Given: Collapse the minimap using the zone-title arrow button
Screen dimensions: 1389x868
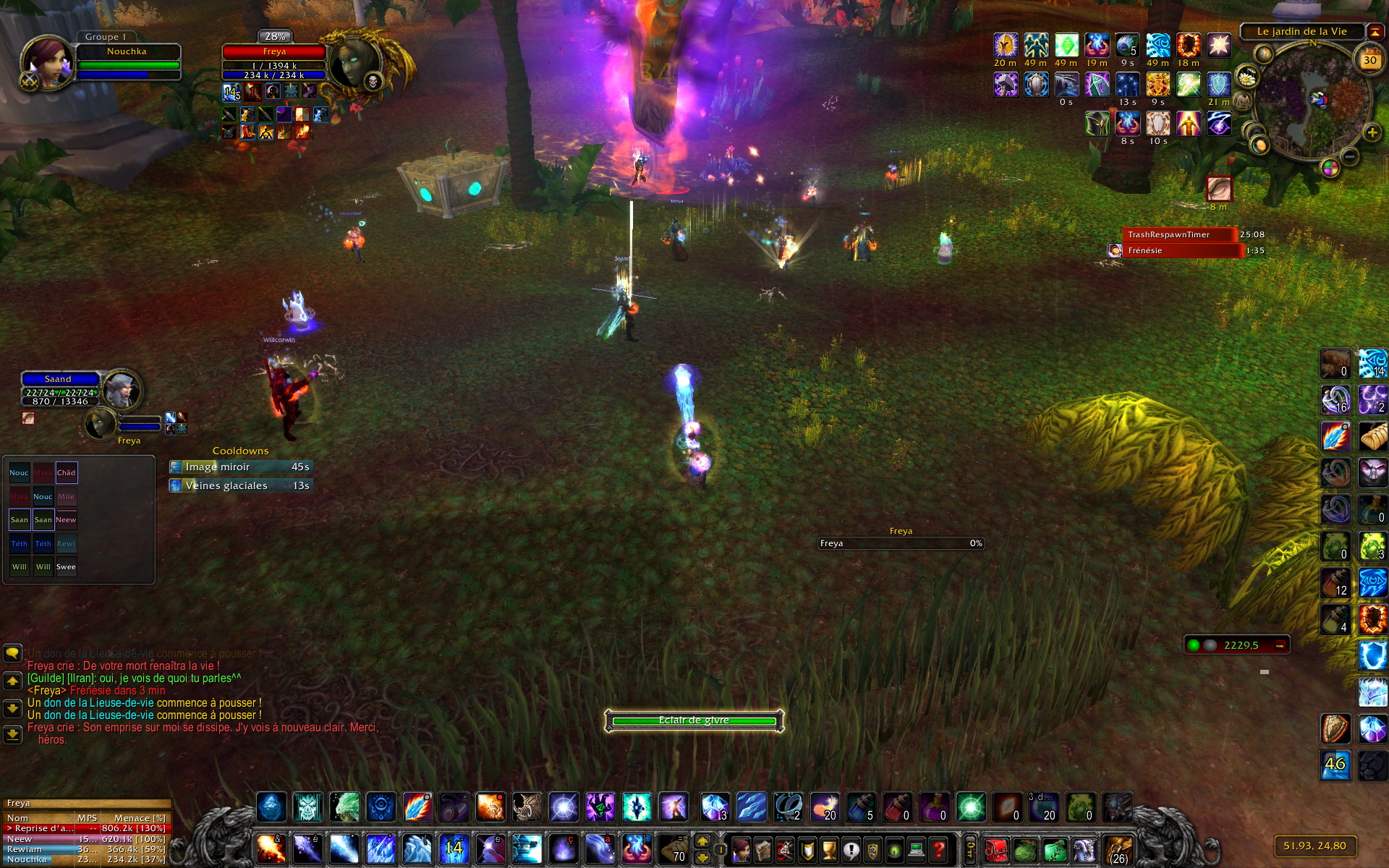Looking at the screenshot, I should (1374, 32).
